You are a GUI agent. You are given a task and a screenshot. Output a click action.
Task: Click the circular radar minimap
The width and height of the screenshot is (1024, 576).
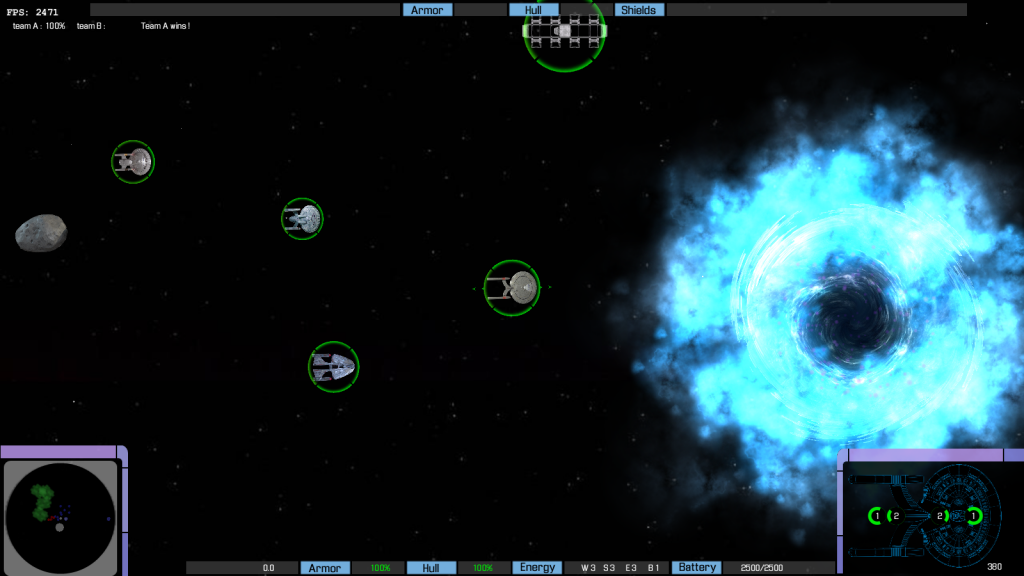(60, 517)
